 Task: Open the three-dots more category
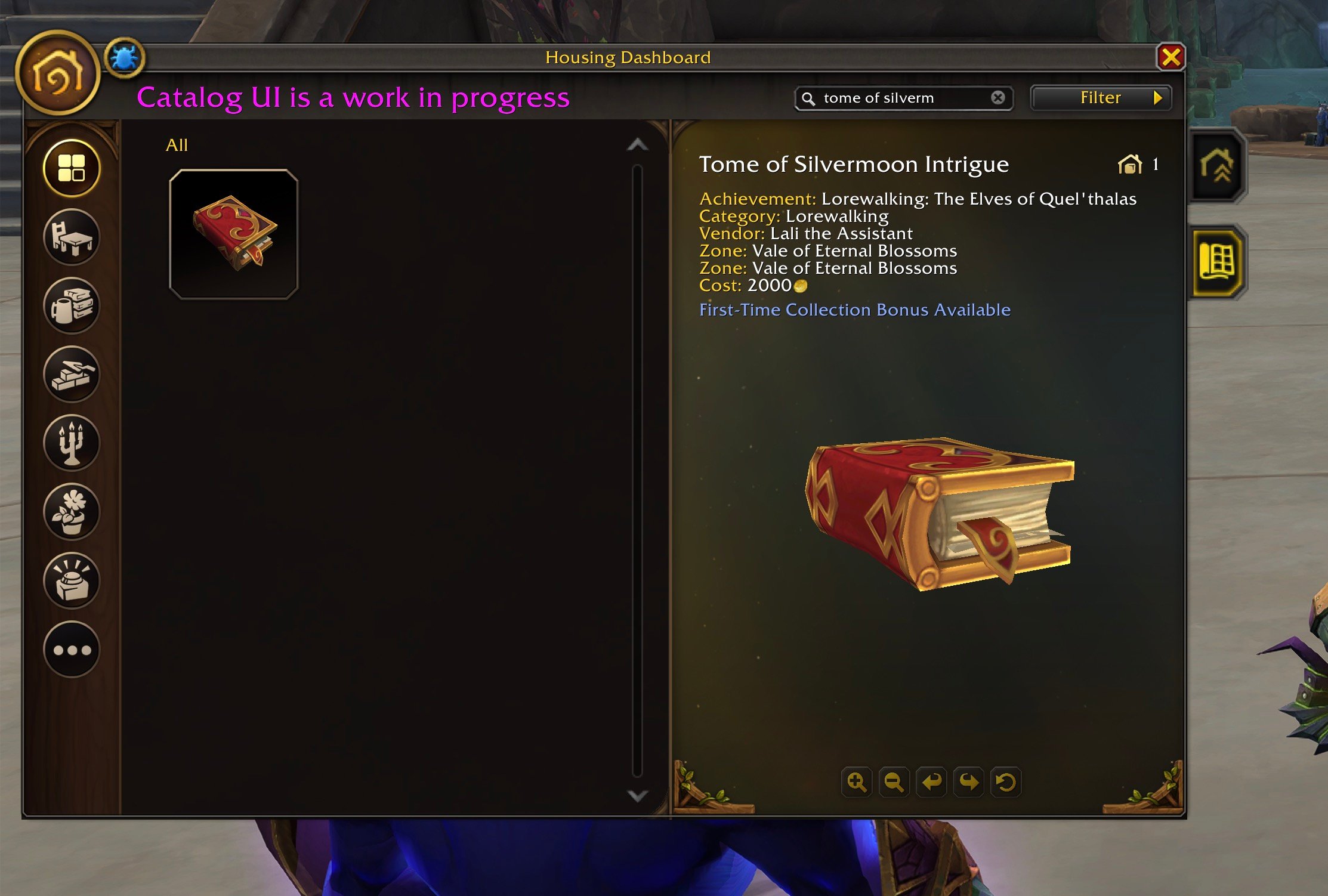point(72,649)
